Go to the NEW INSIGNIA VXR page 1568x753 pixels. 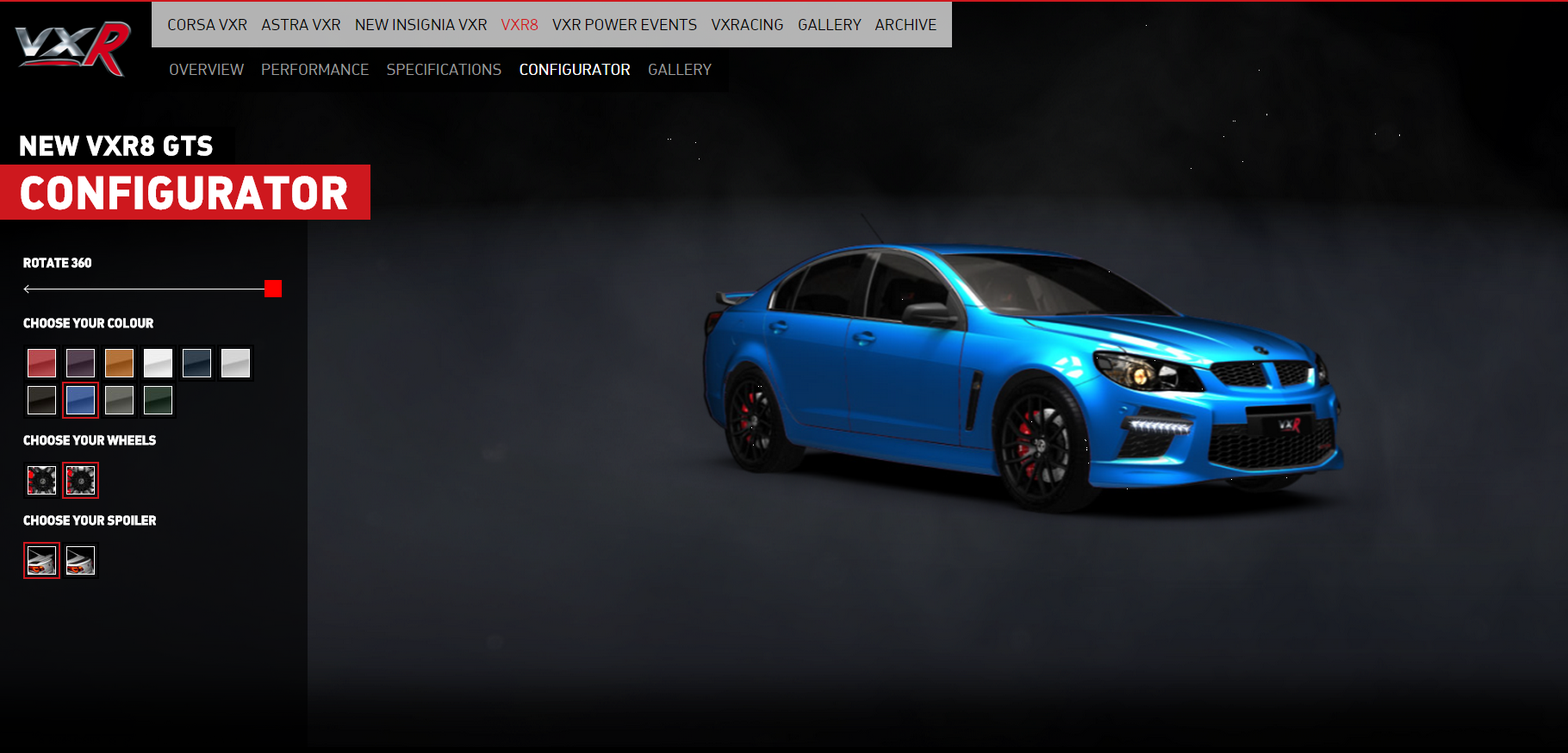pos(420,24)
